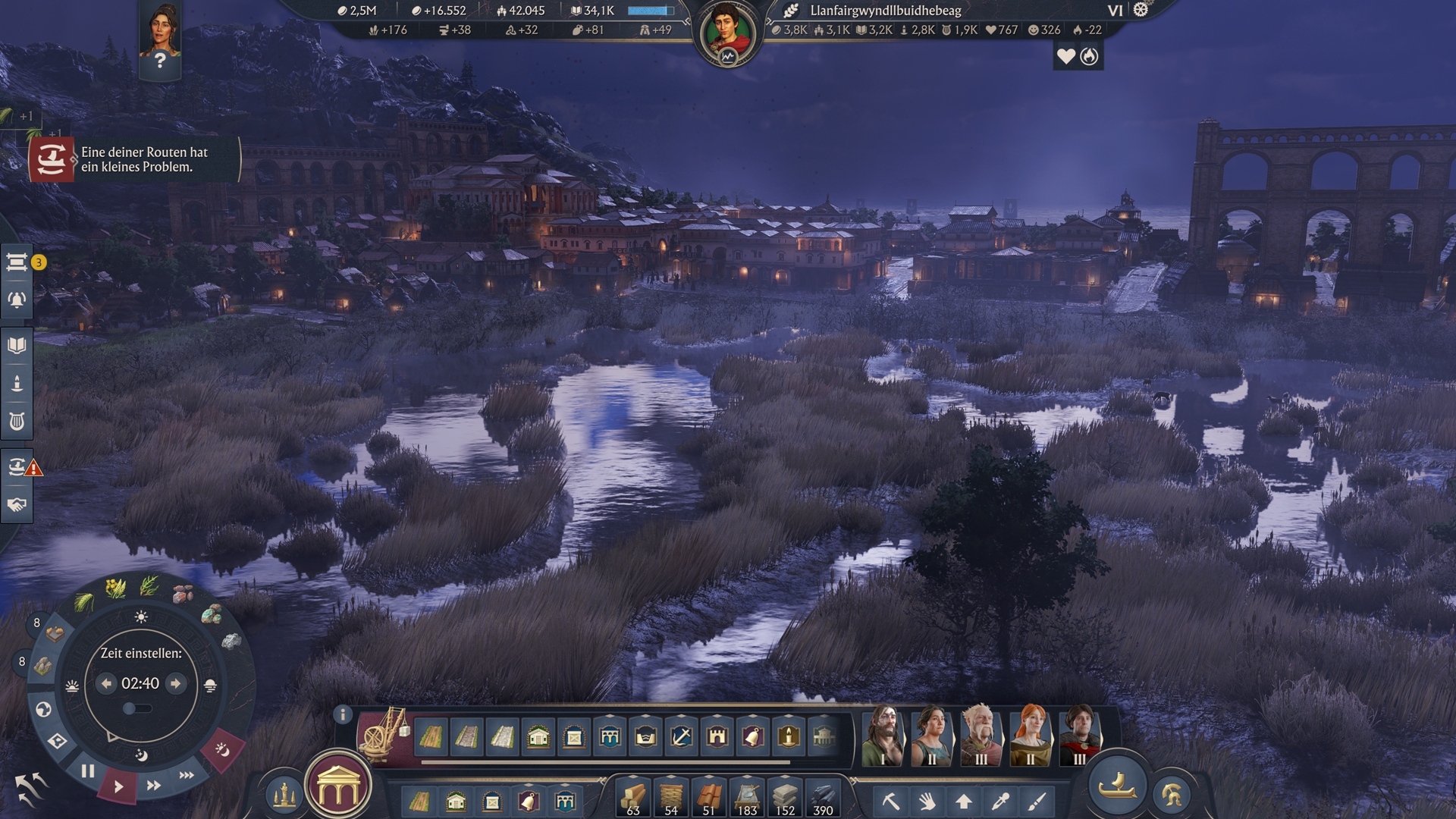The width and height of the screenshot is (1456, 819).
Task: Pause the game speed
Action: 88,771
